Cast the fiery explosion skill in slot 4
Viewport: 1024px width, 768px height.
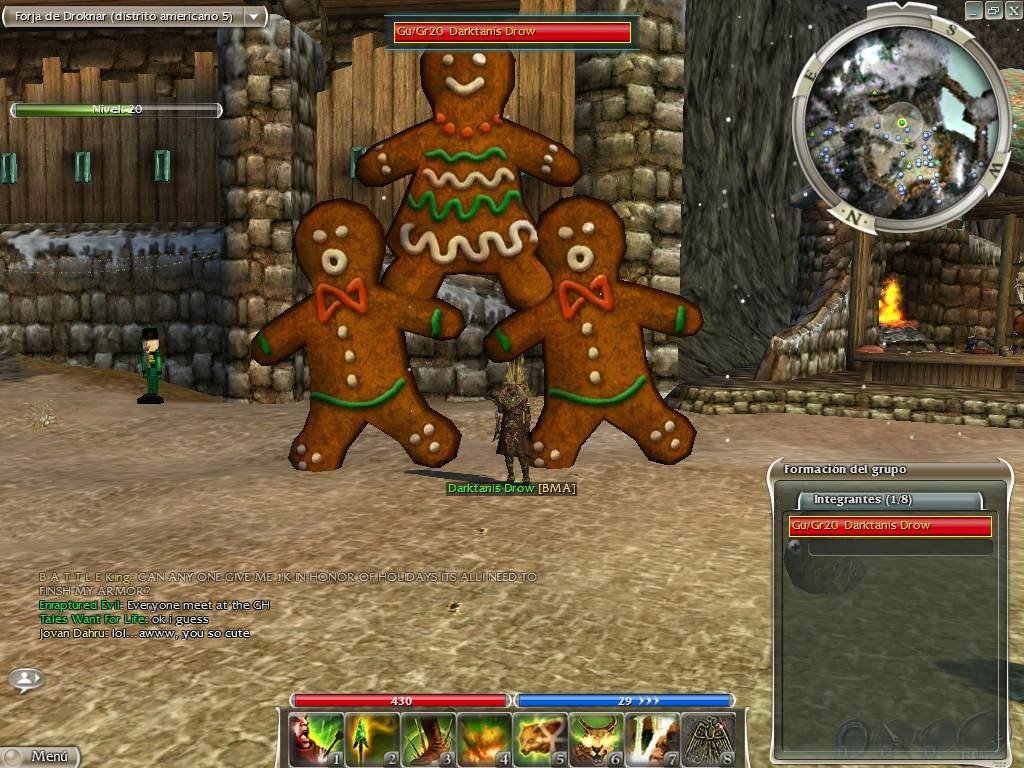pyautogui.click(x=484, y=739)
